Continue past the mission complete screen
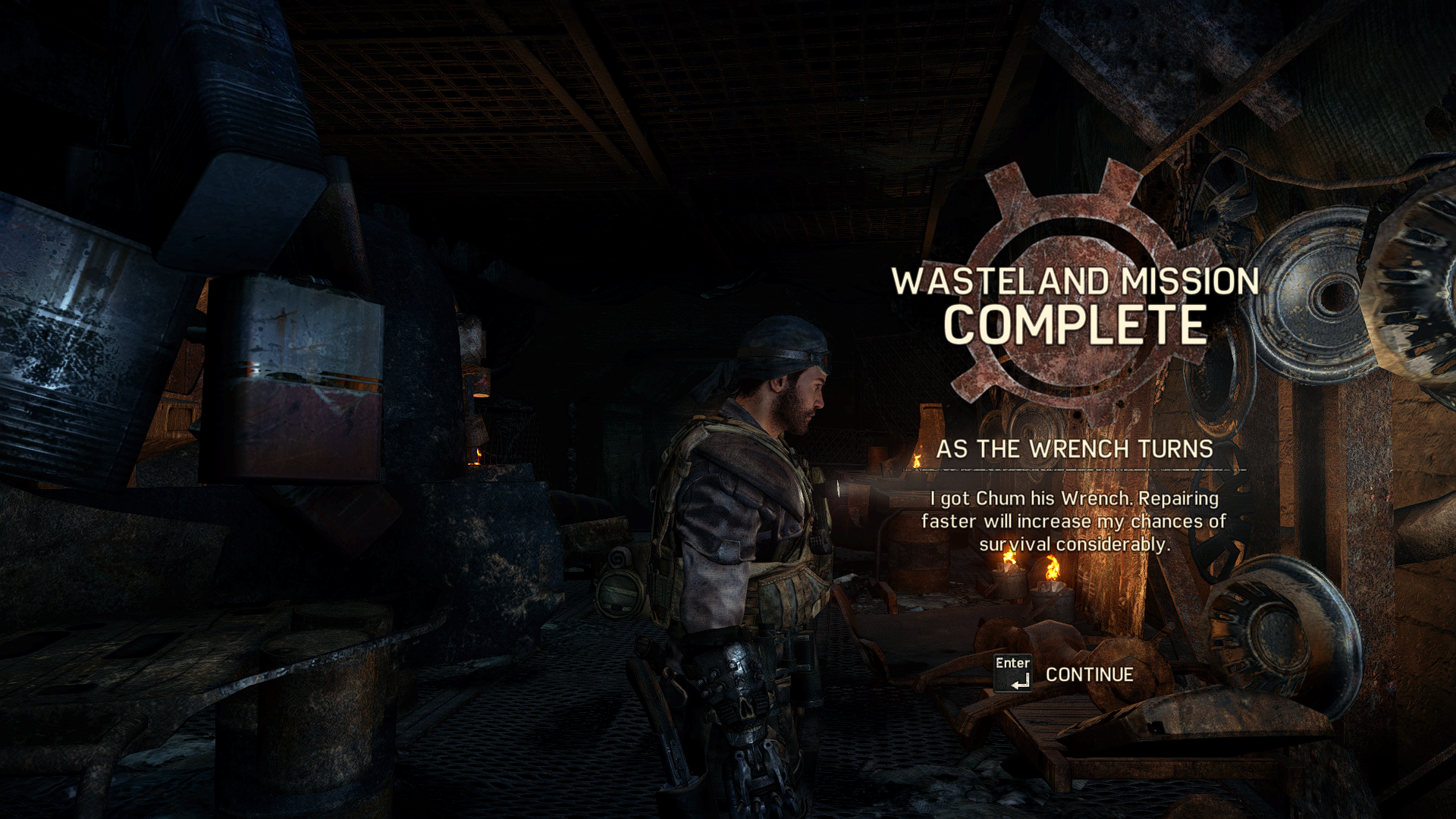The width and height of the screenshot is (1456, 819). click(1087, 674)
